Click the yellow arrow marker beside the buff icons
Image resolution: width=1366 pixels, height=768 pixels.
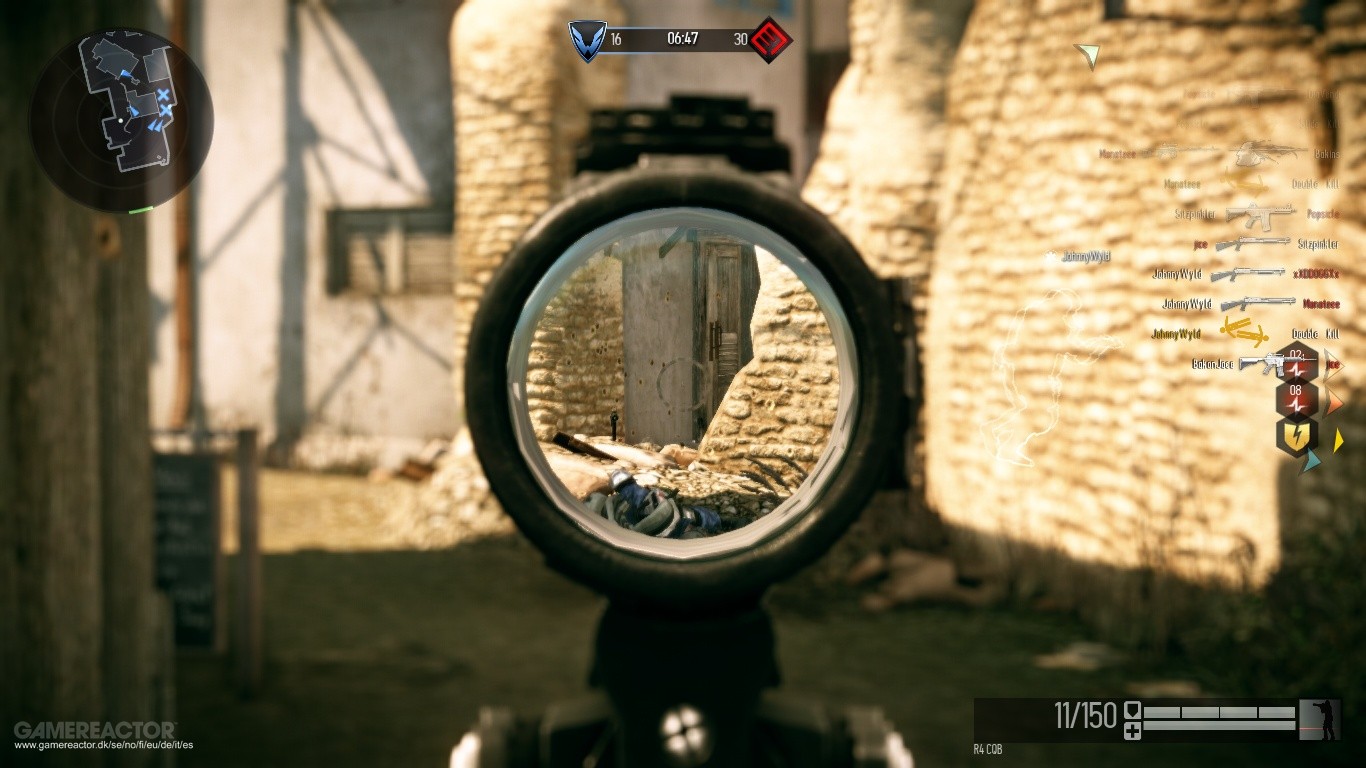(x=1338, y=440)
